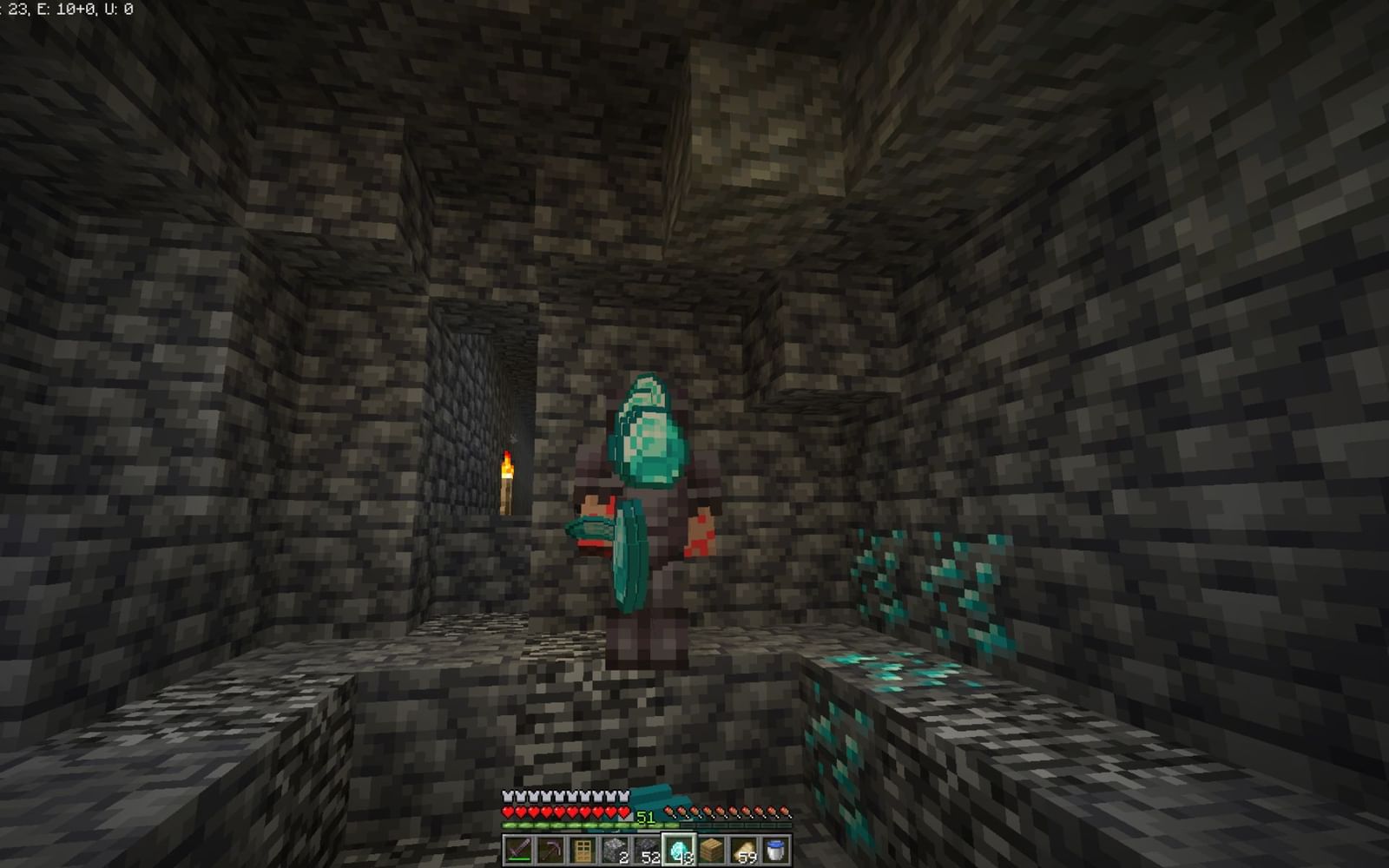Screen dimensions: 1389x868
Task: Select the pickaxe in the hotbar
Action: click(x=552, y=849)
